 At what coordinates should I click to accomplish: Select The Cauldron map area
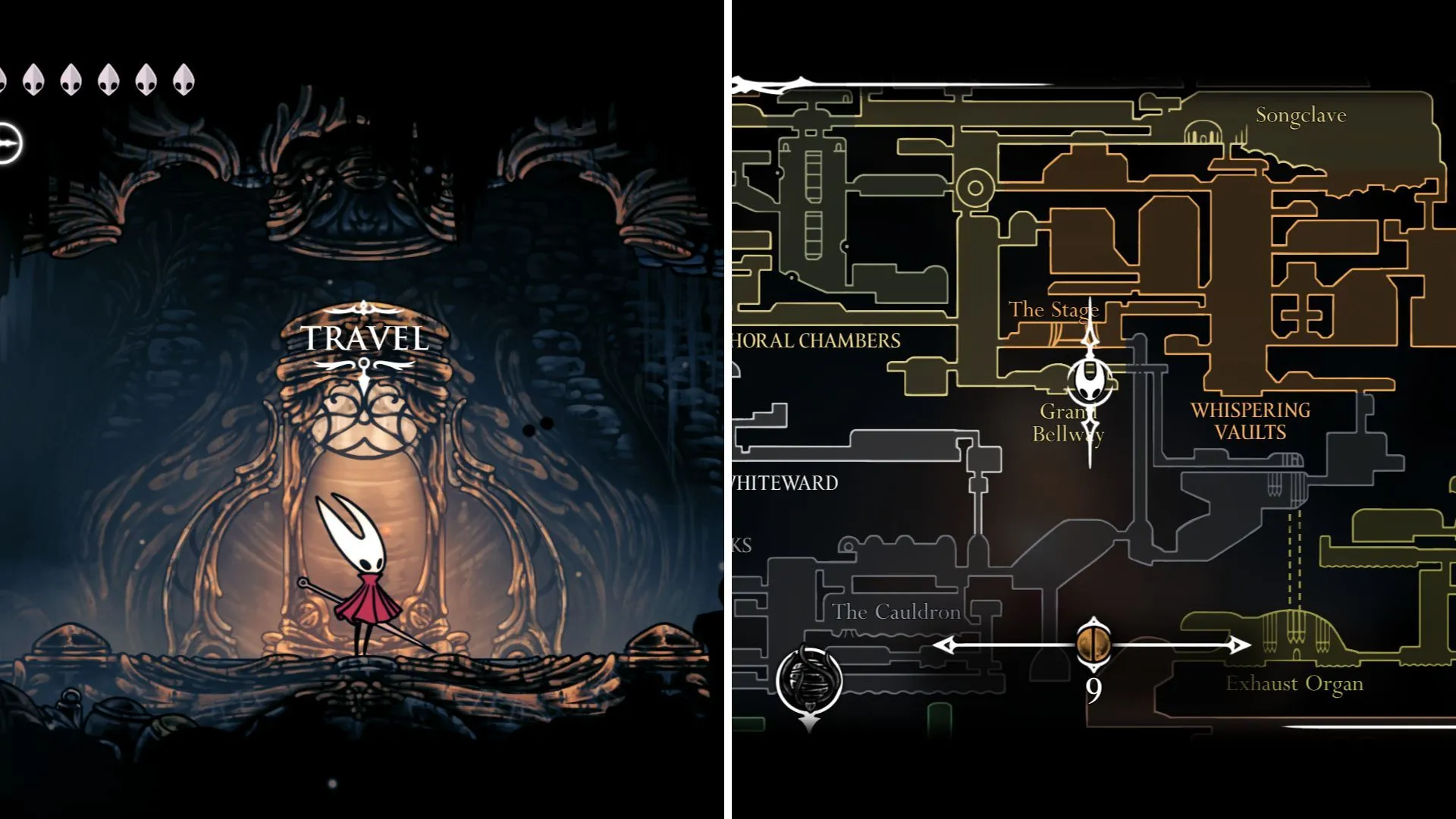[x=896, y=612]
